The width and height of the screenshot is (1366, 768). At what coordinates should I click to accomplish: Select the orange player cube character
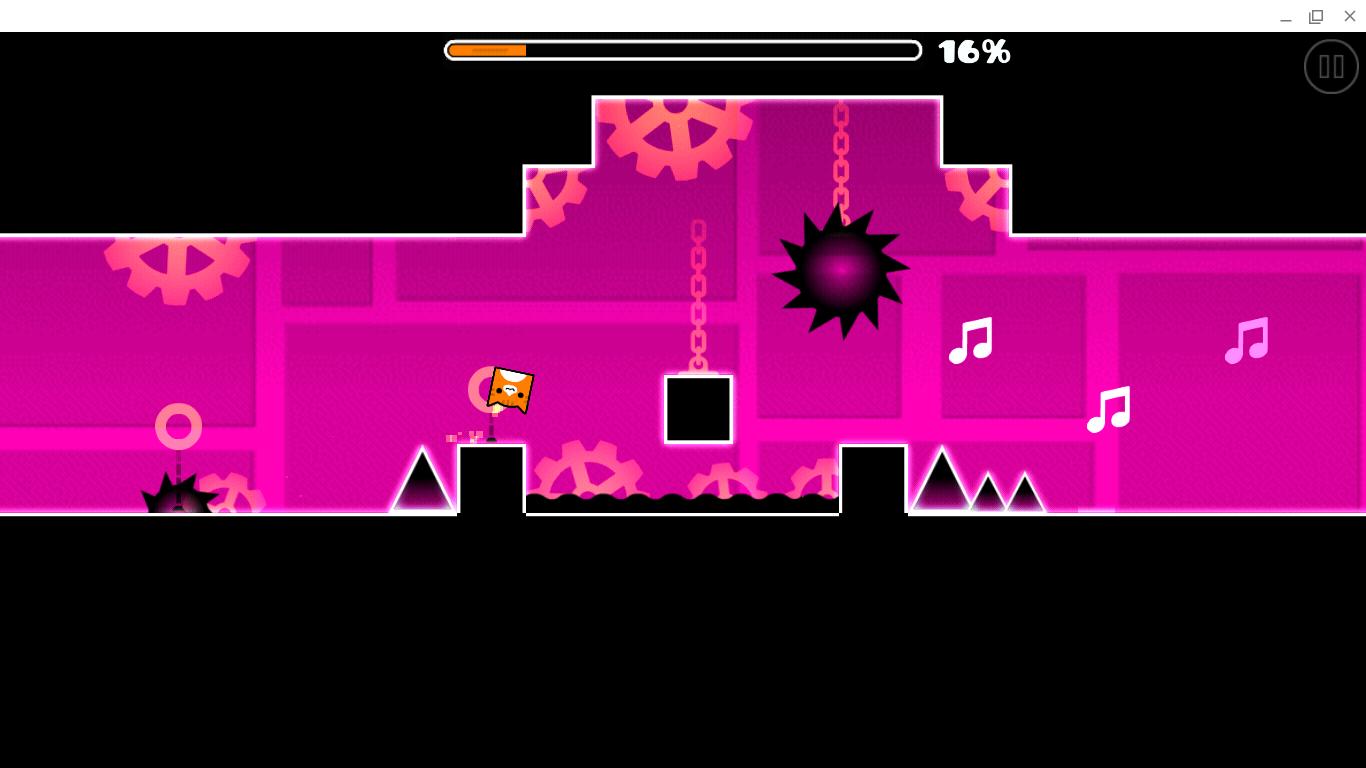coord(510,390)
